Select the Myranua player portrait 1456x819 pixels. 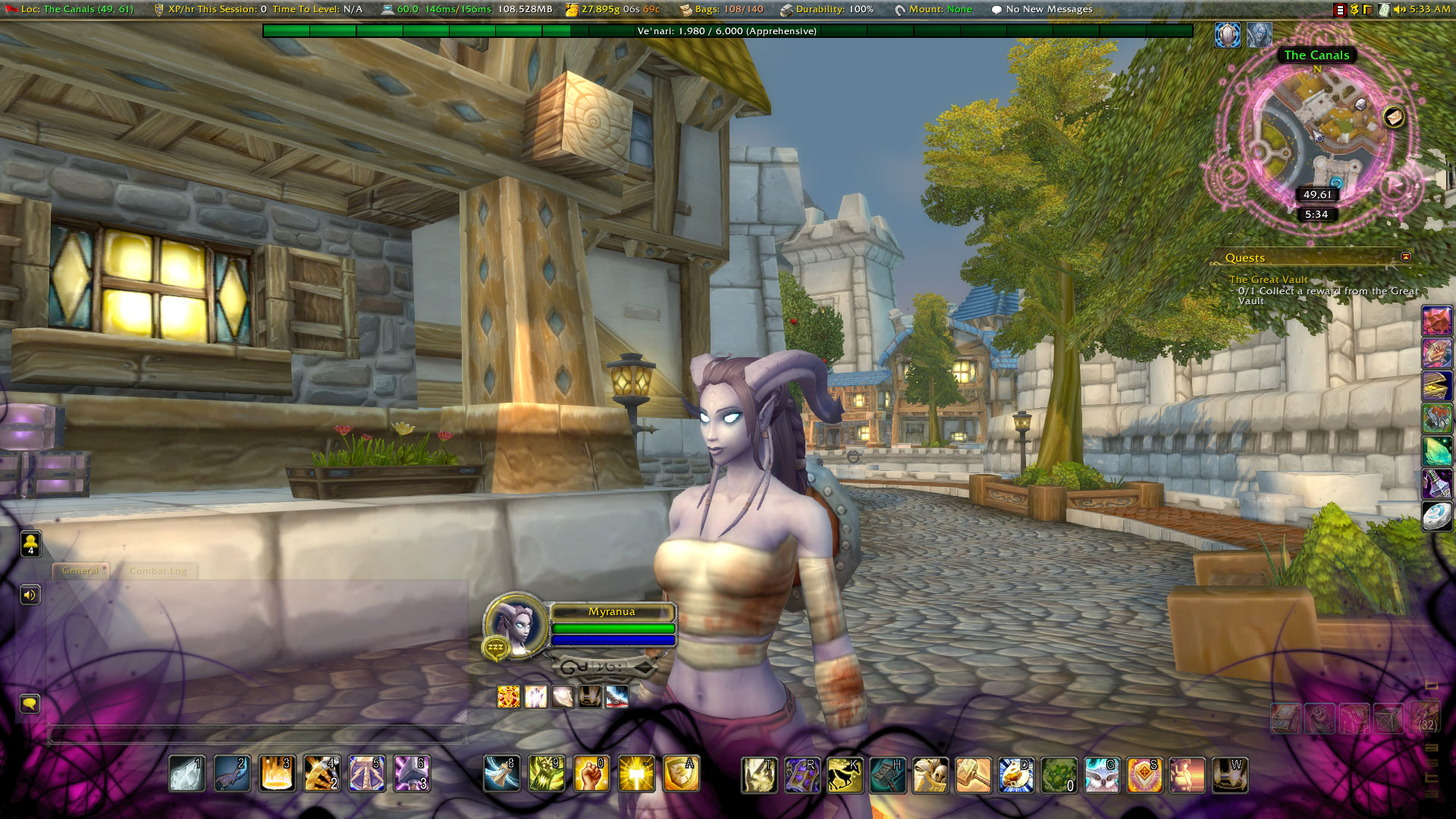point(516,626)
